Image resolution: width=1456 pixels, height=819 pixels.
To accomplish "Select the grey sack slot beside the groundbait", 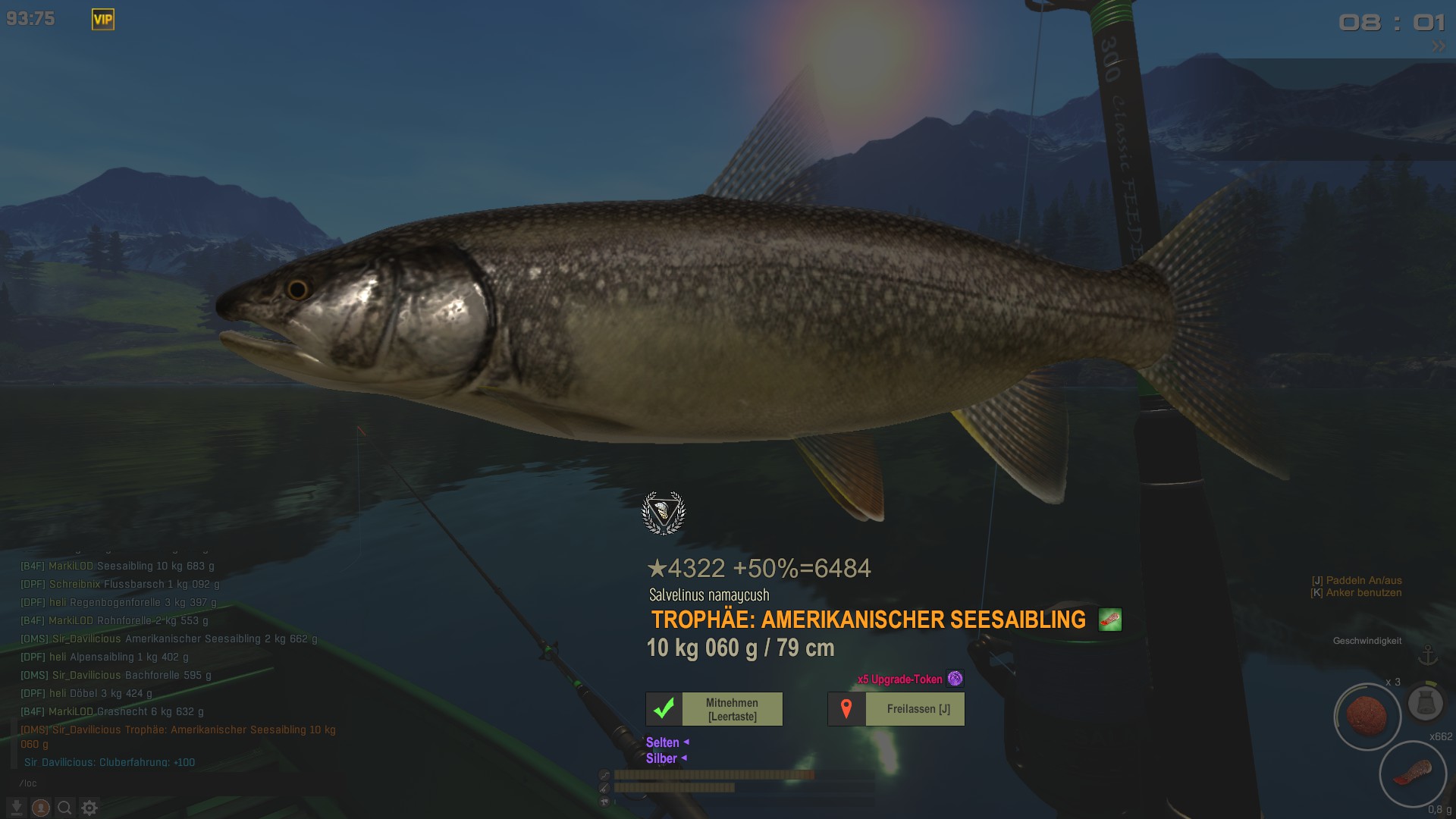I will [x=1425, y=703].
